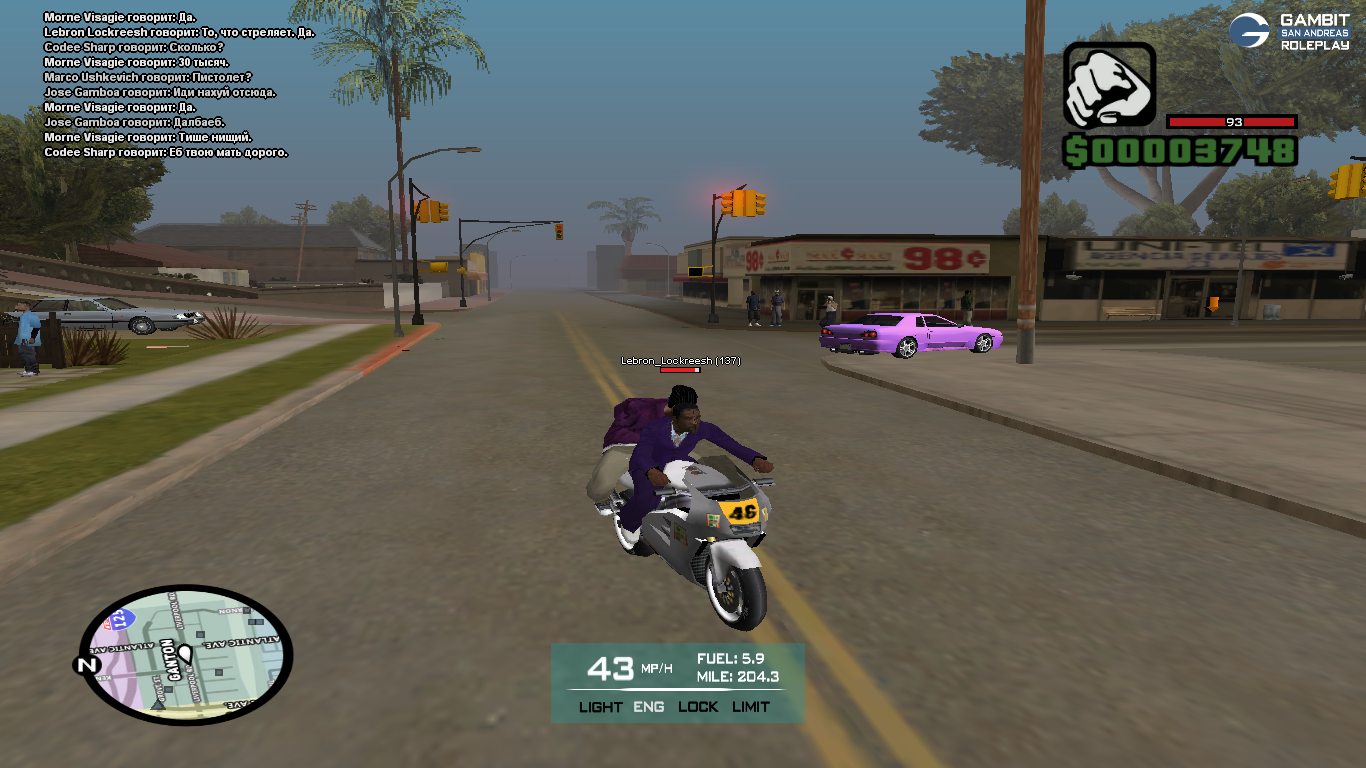Toggle the LOCK indicator on speedometer
This screenshot has width=1366, height=768.
698,707
